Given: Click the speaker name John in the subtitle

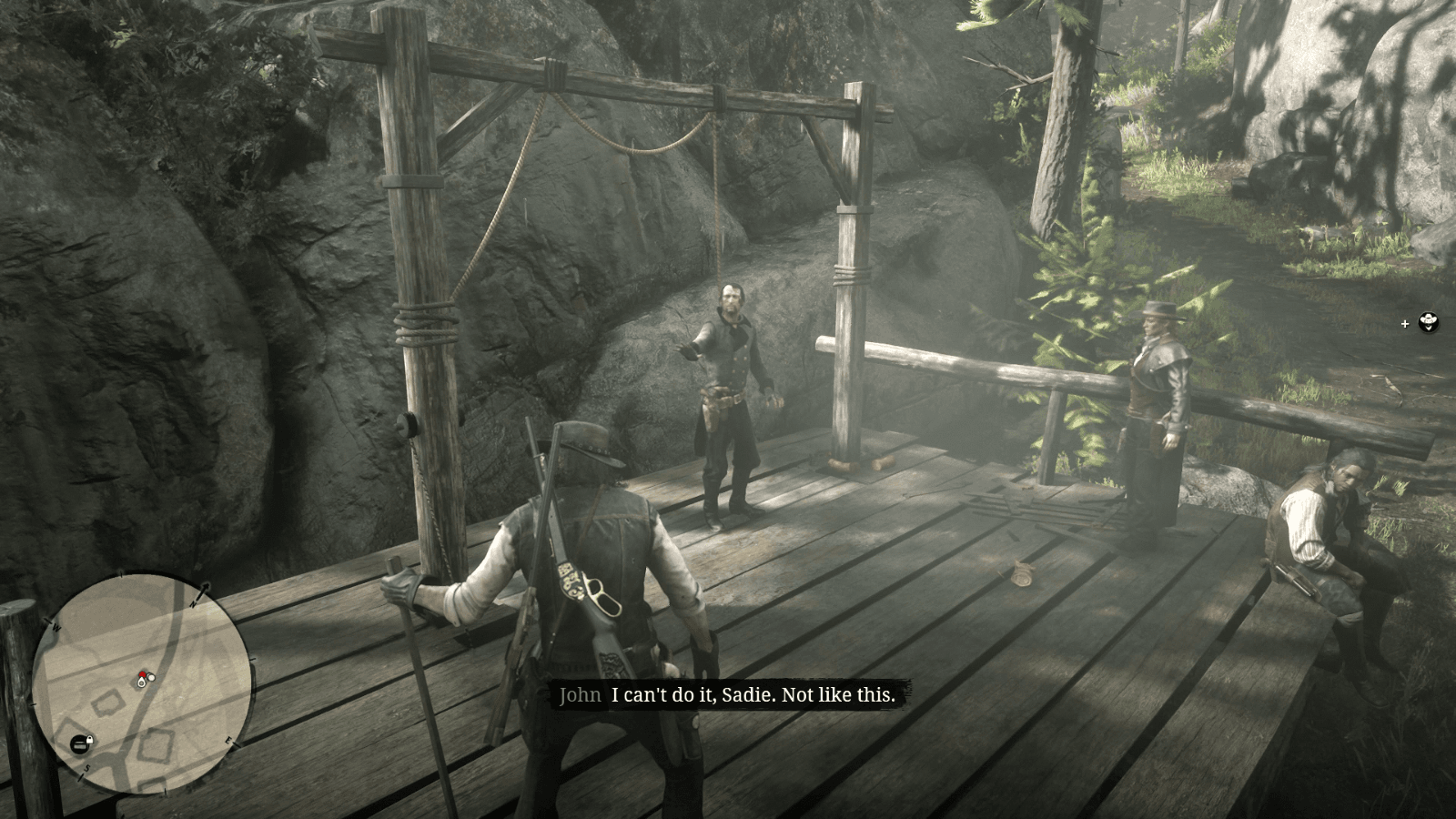Looking at the screenshot, I should click(x=580, y=694).
